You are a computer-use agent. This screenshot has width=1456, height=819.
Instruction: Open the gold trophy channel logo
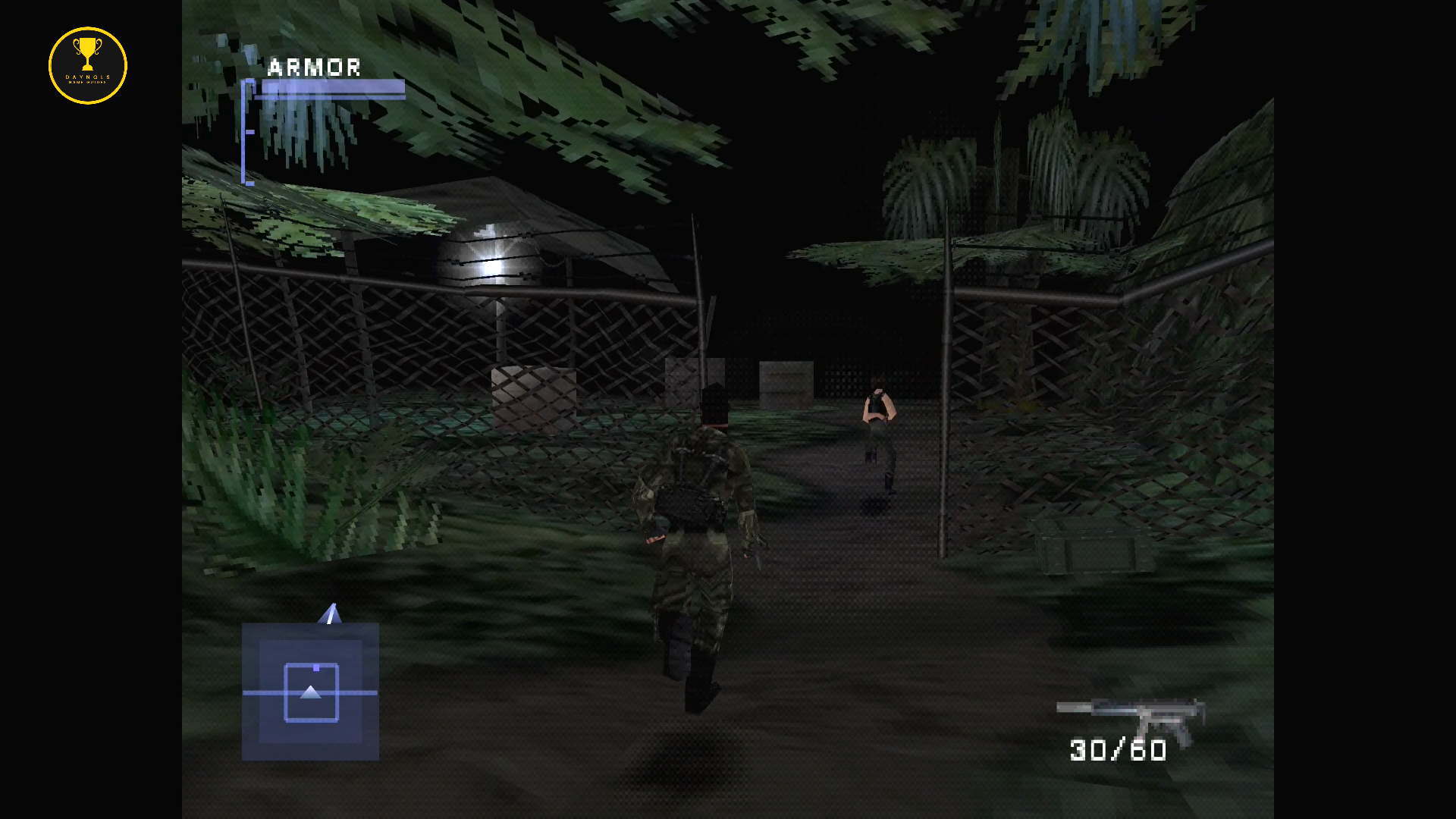coord(88,65)
